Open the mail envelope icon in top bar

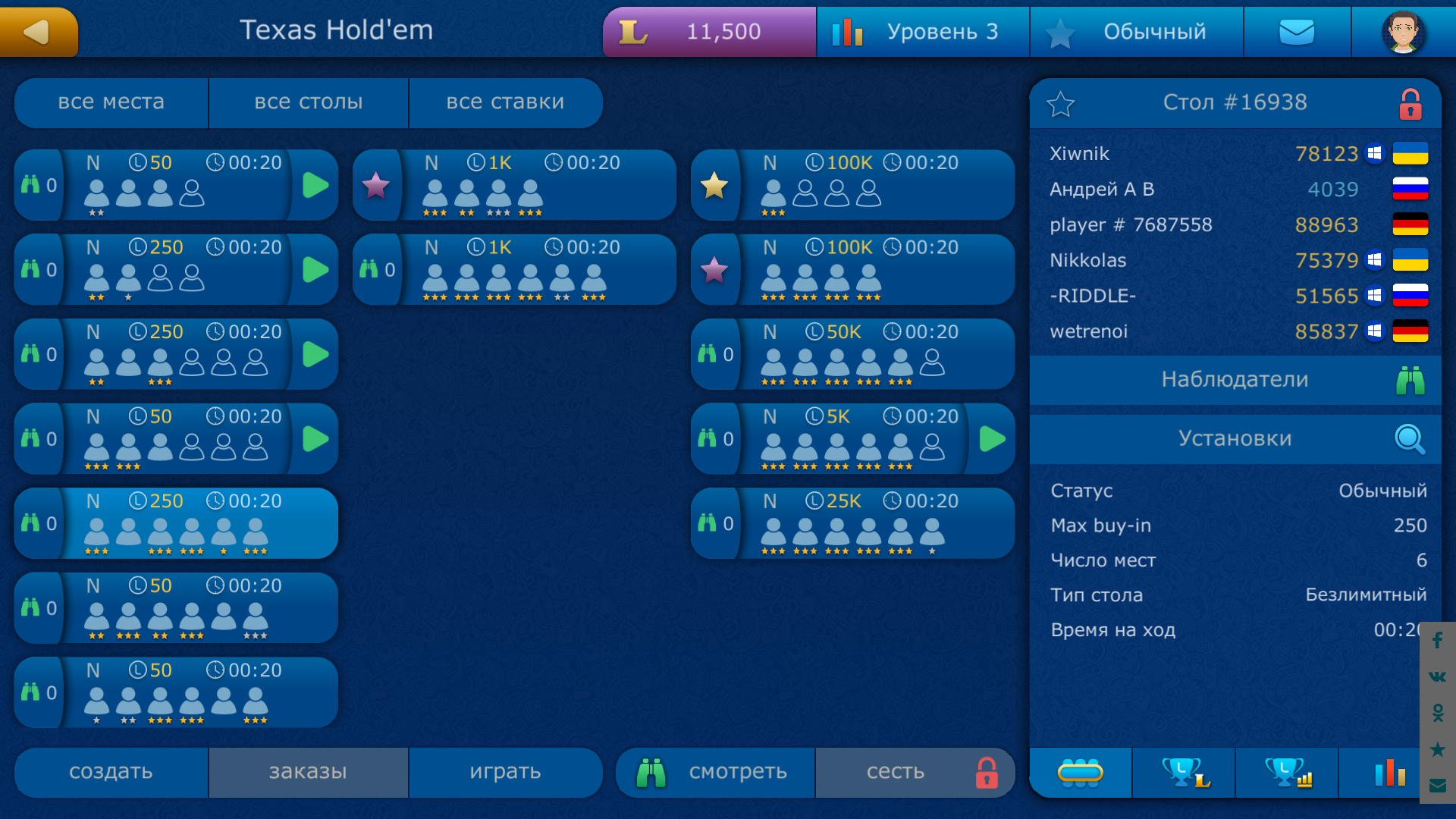click(x=1297, y=31)
